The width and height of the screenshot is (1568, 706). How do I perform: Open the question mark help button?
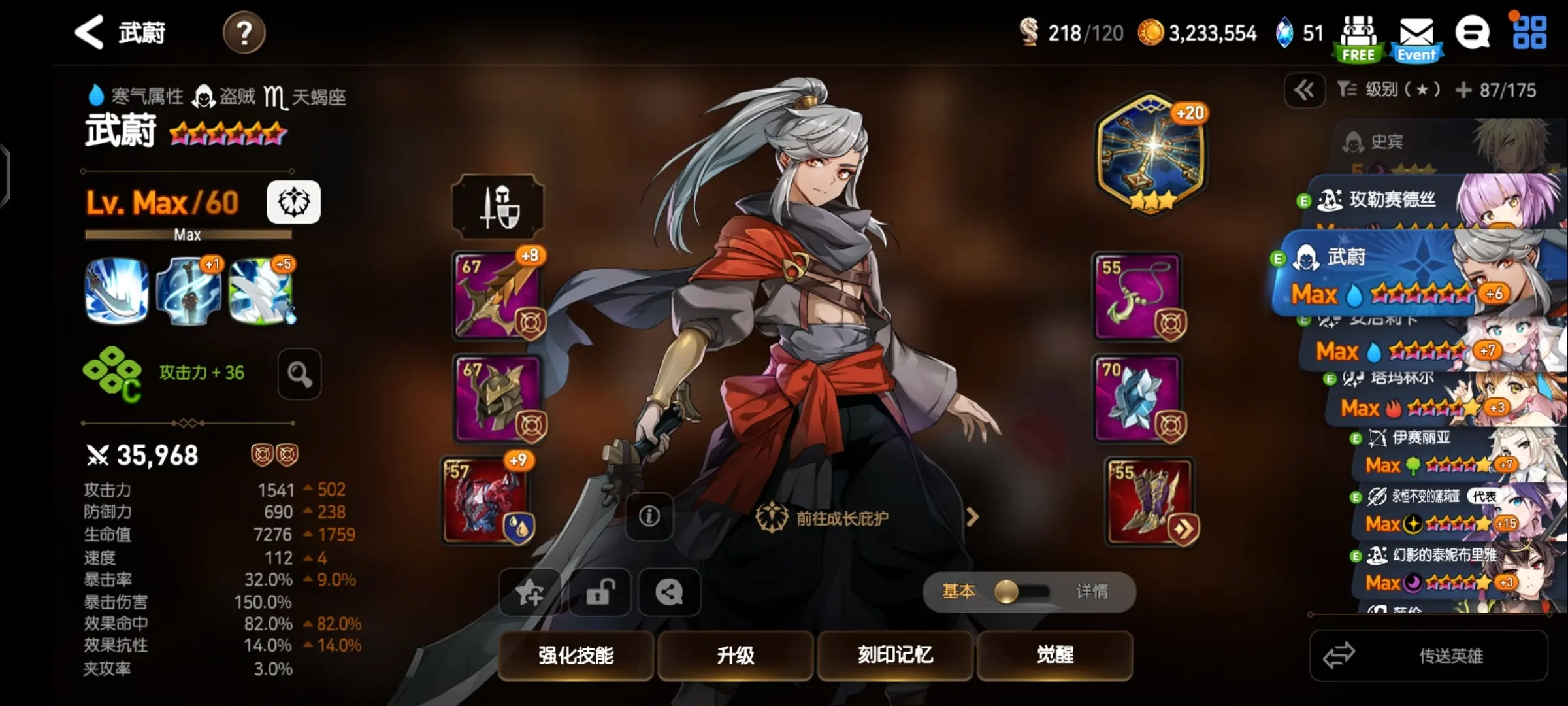click(x=244, y=33)
